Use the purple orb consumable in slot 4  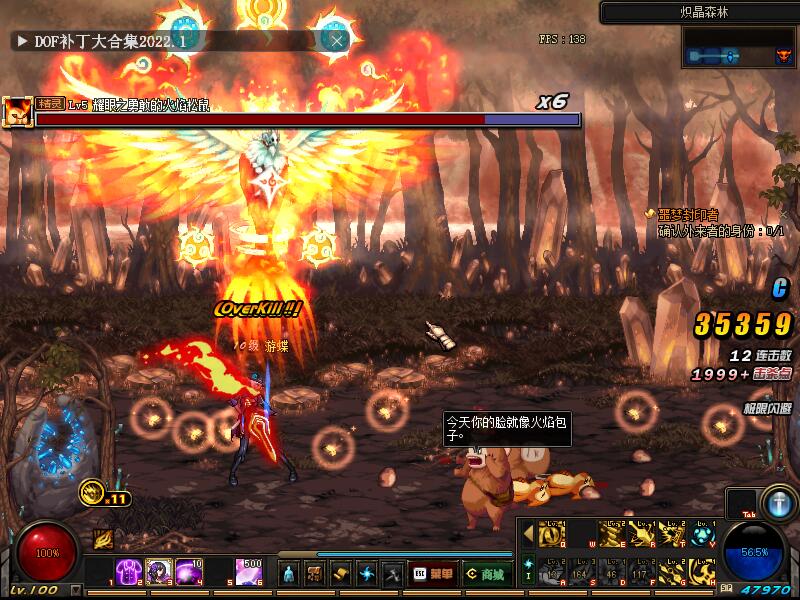point(189,572)
